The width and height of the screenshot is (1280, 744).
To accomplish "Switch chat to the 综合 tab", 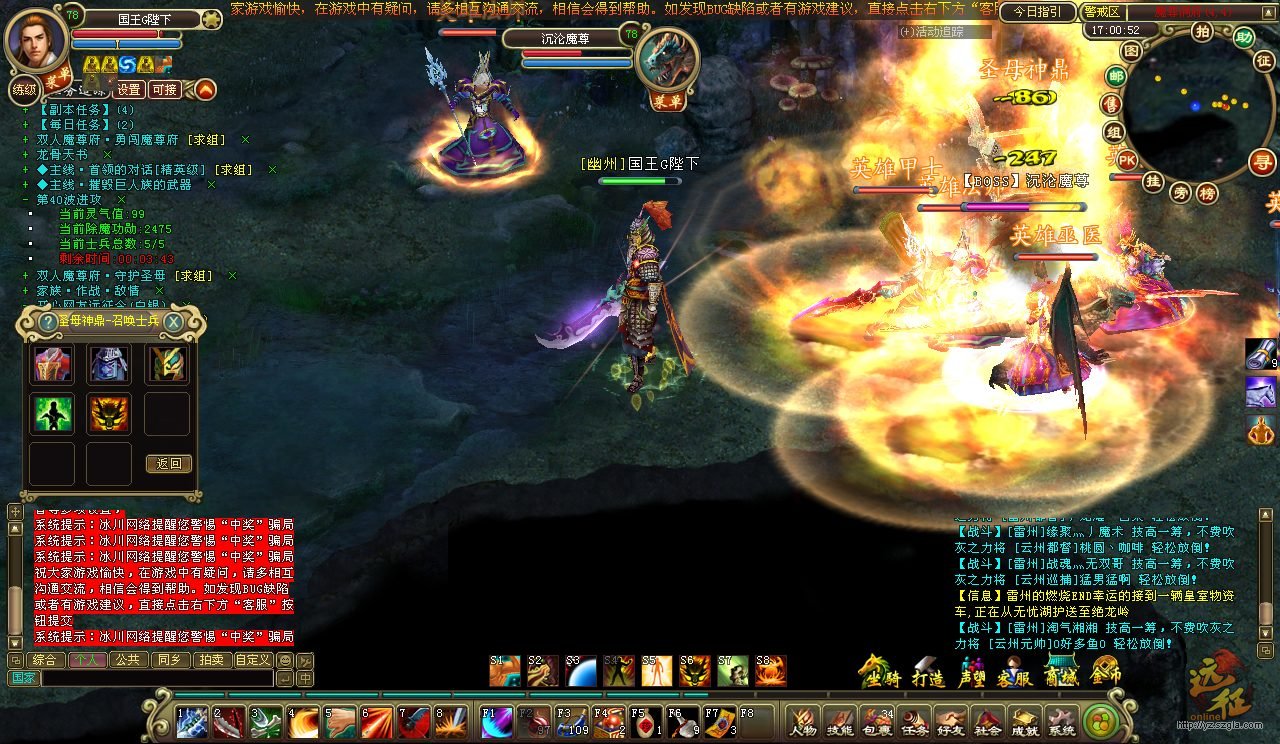I will click(x=44, y=660).
